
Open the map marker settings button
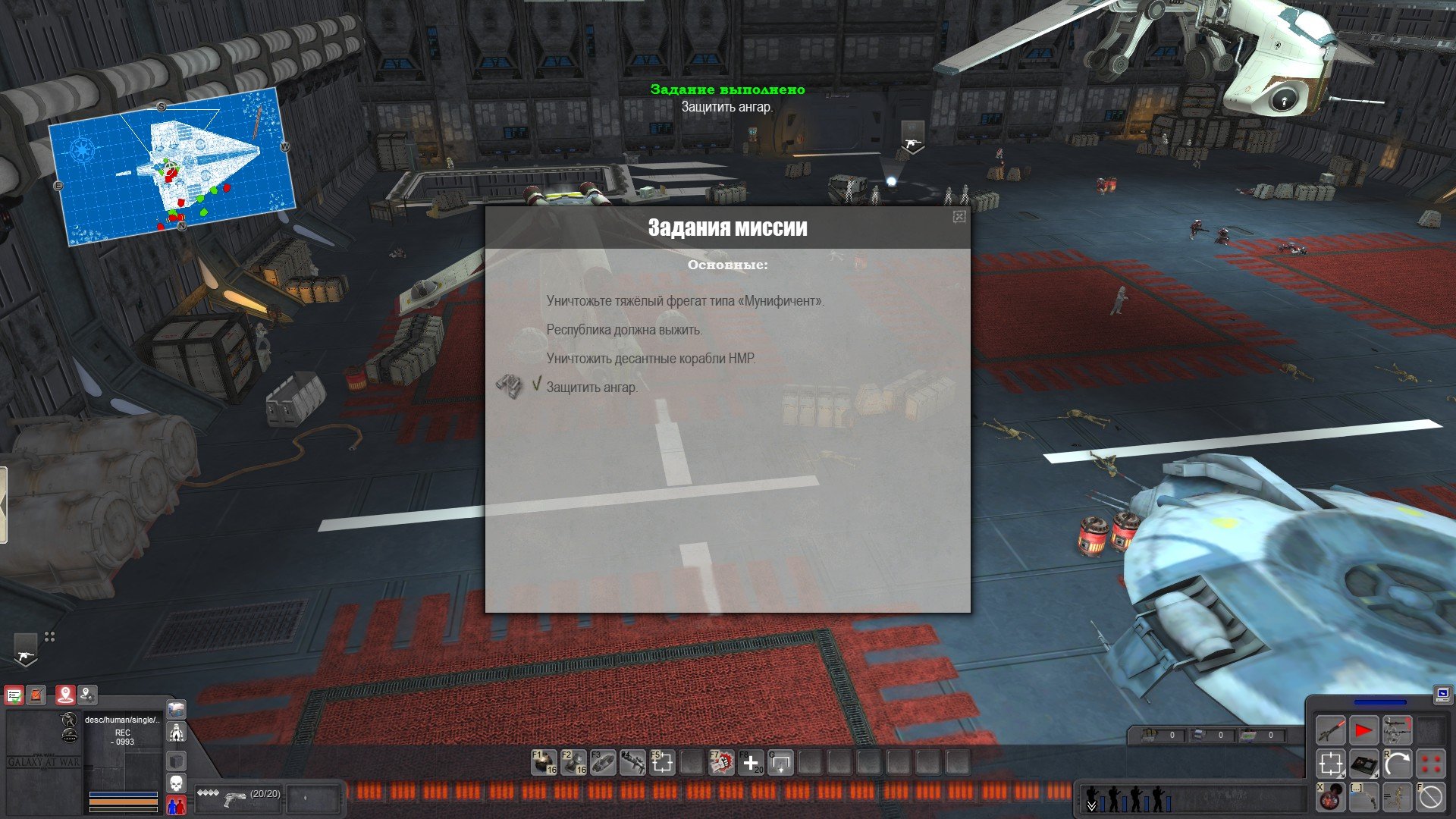tap(88, 695)
